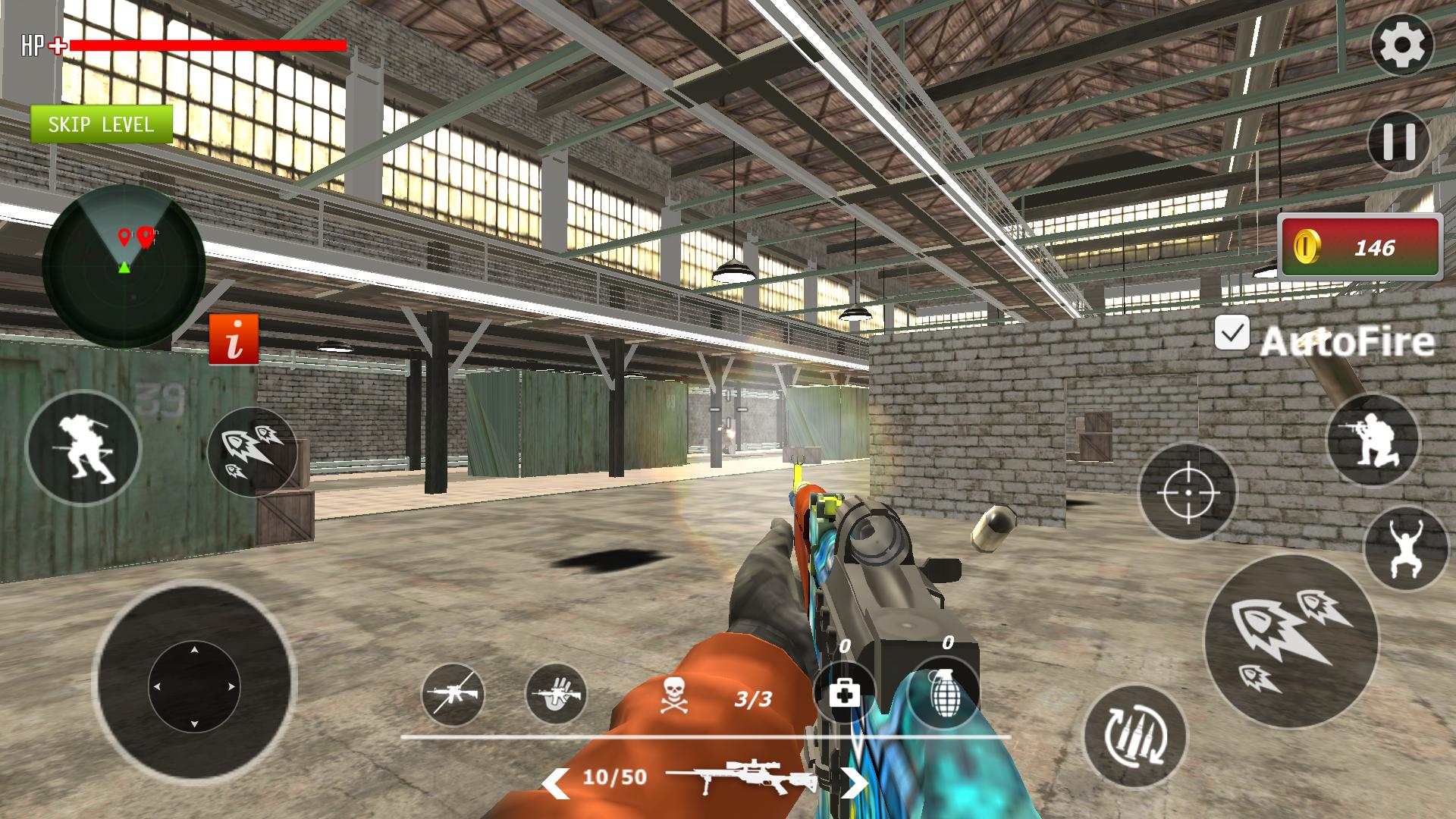Screen dimensions: 1456x819
Task: Expand the radar minimap
Action: click(125, 264)
